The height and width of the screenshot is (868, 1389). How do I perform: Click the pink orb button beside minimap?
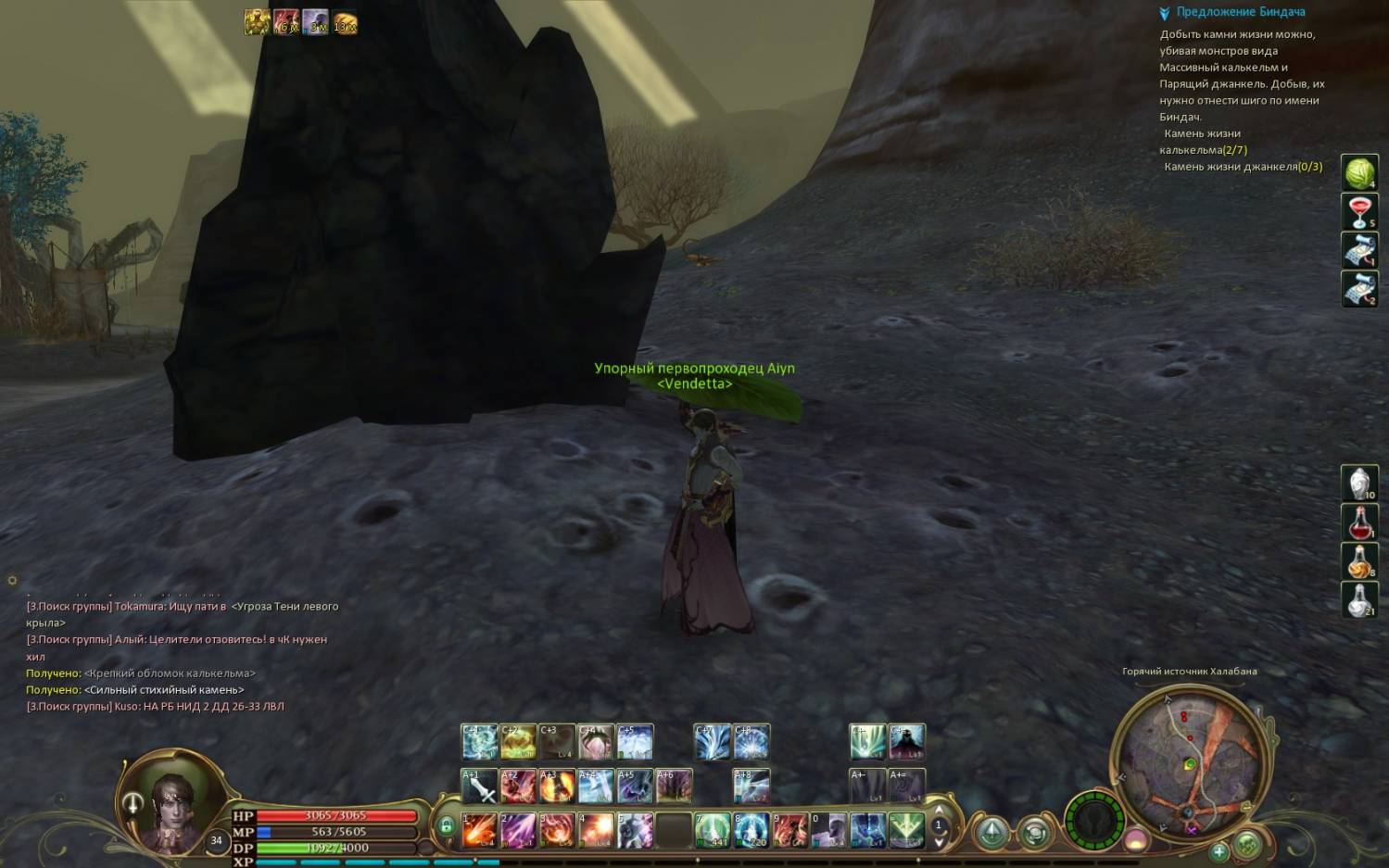[1136, 840]
